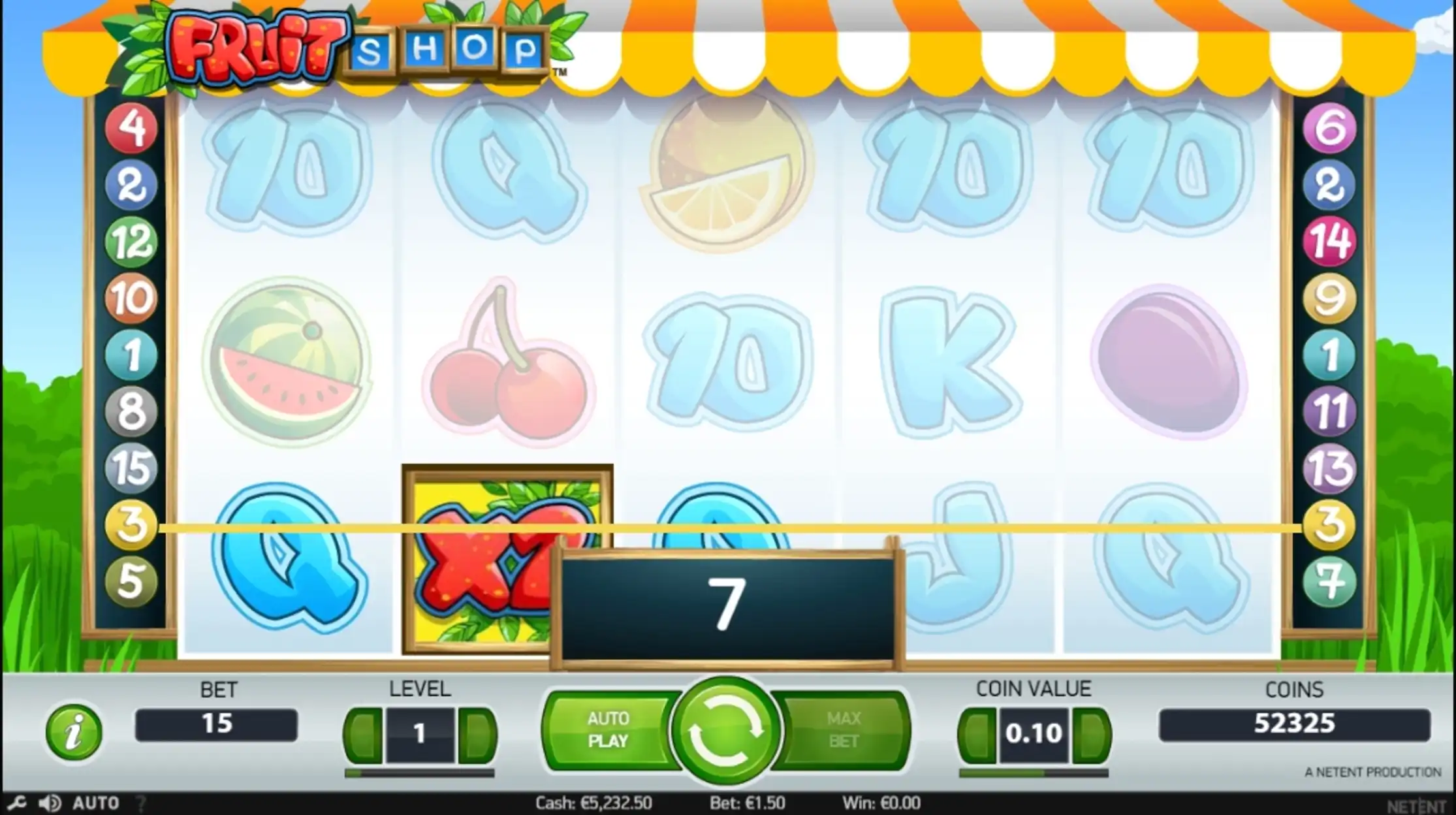Open the wrench settings icon

click(x=17, y=803)
